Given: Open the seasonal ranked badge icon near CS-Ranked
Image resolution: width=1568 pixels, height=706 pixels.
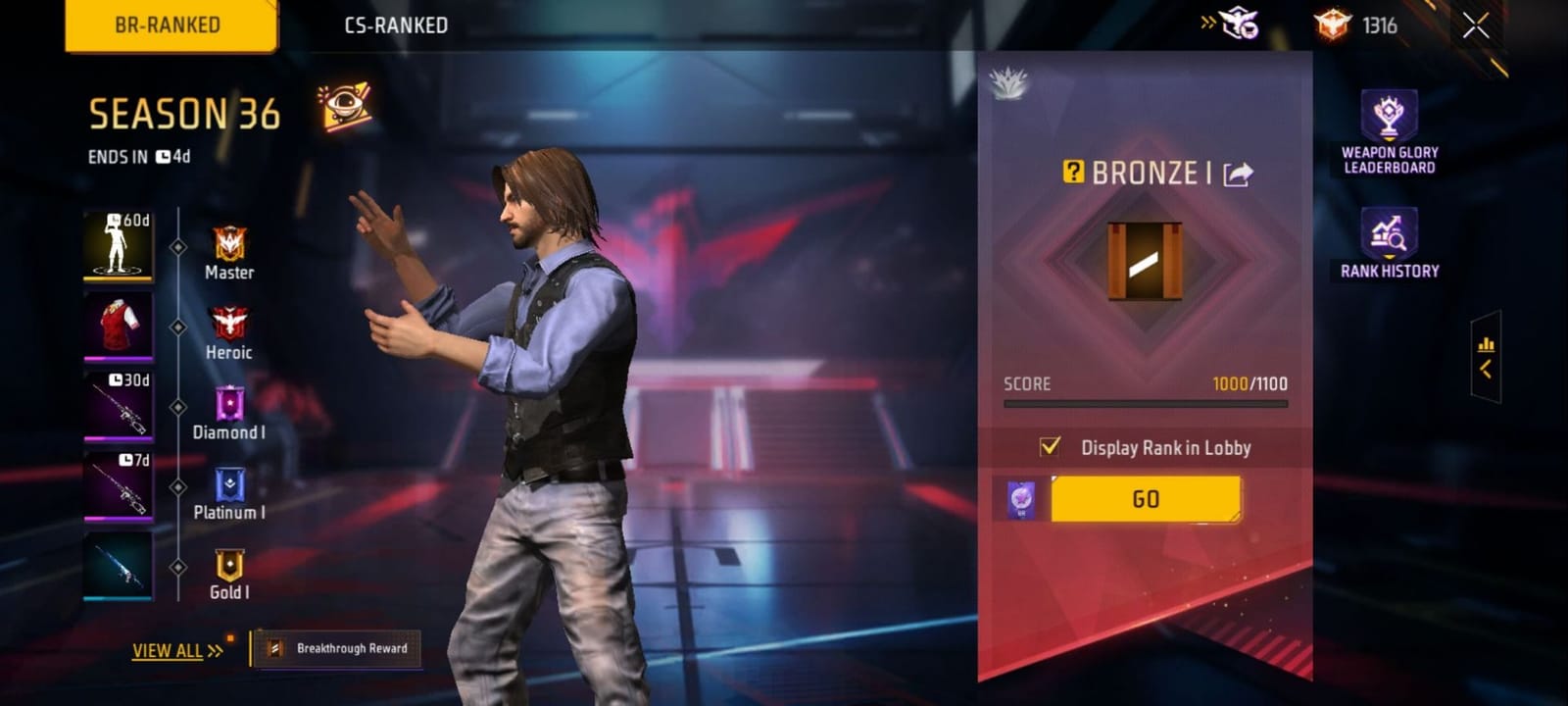Looking at the screenshot, I should click(x=1239, y=26).
